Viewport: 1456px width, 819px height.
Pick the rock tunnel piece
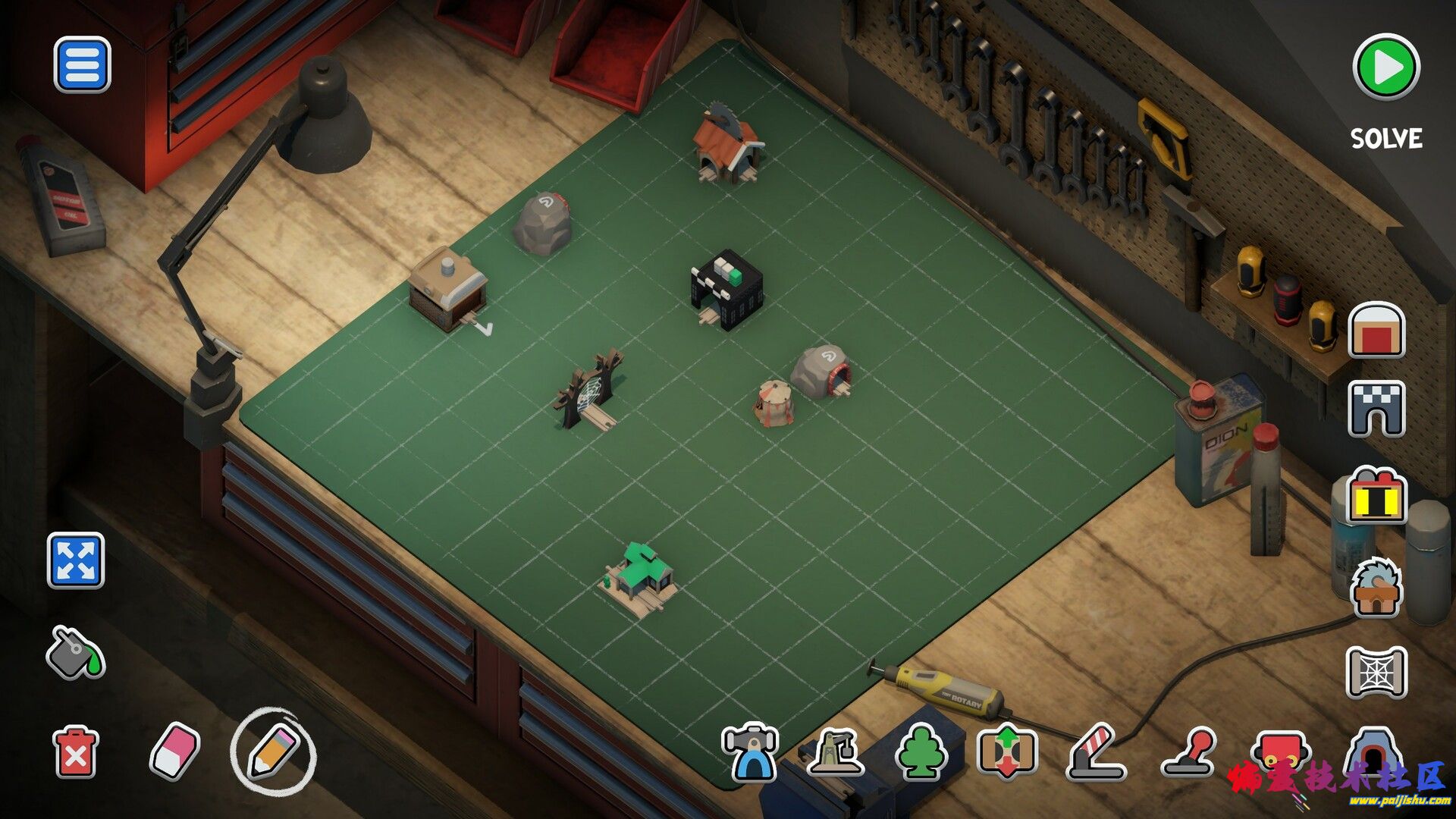pyautogui.click(x=1371, y=752)
